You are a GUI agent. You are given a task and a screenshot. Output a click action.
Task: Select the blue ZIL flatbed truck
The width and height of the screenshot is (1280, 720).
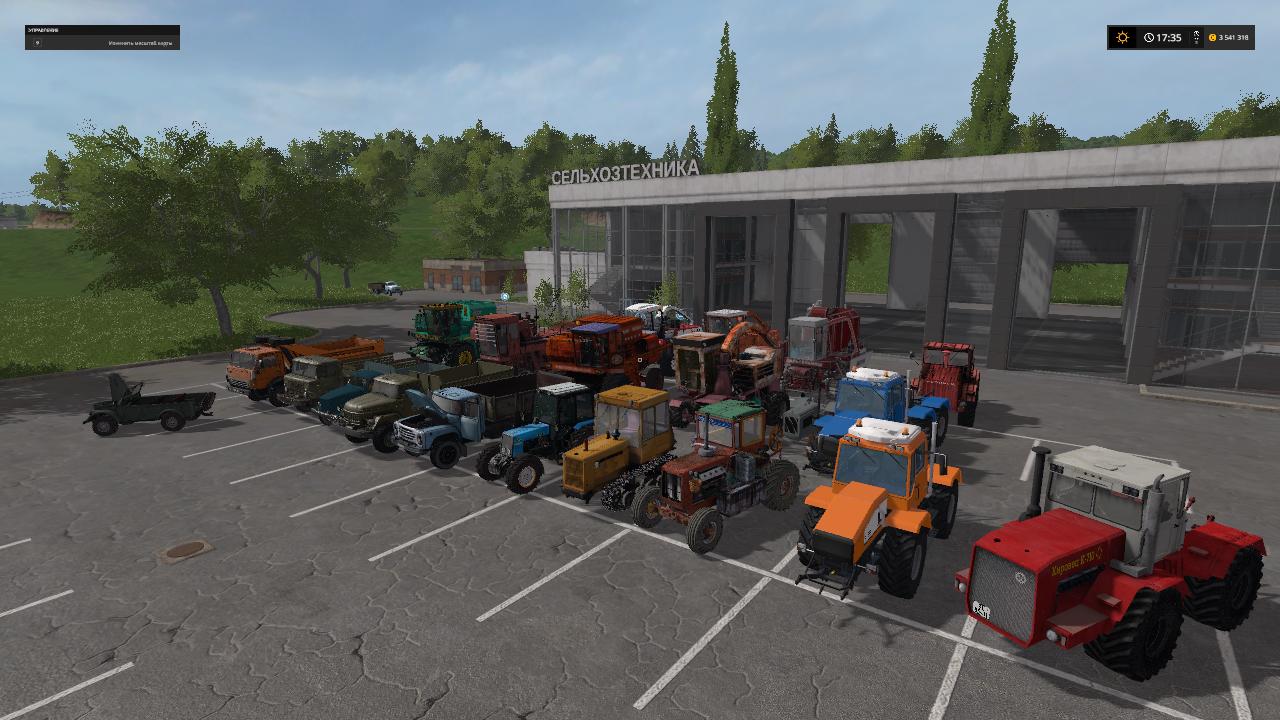pos(440,420)
